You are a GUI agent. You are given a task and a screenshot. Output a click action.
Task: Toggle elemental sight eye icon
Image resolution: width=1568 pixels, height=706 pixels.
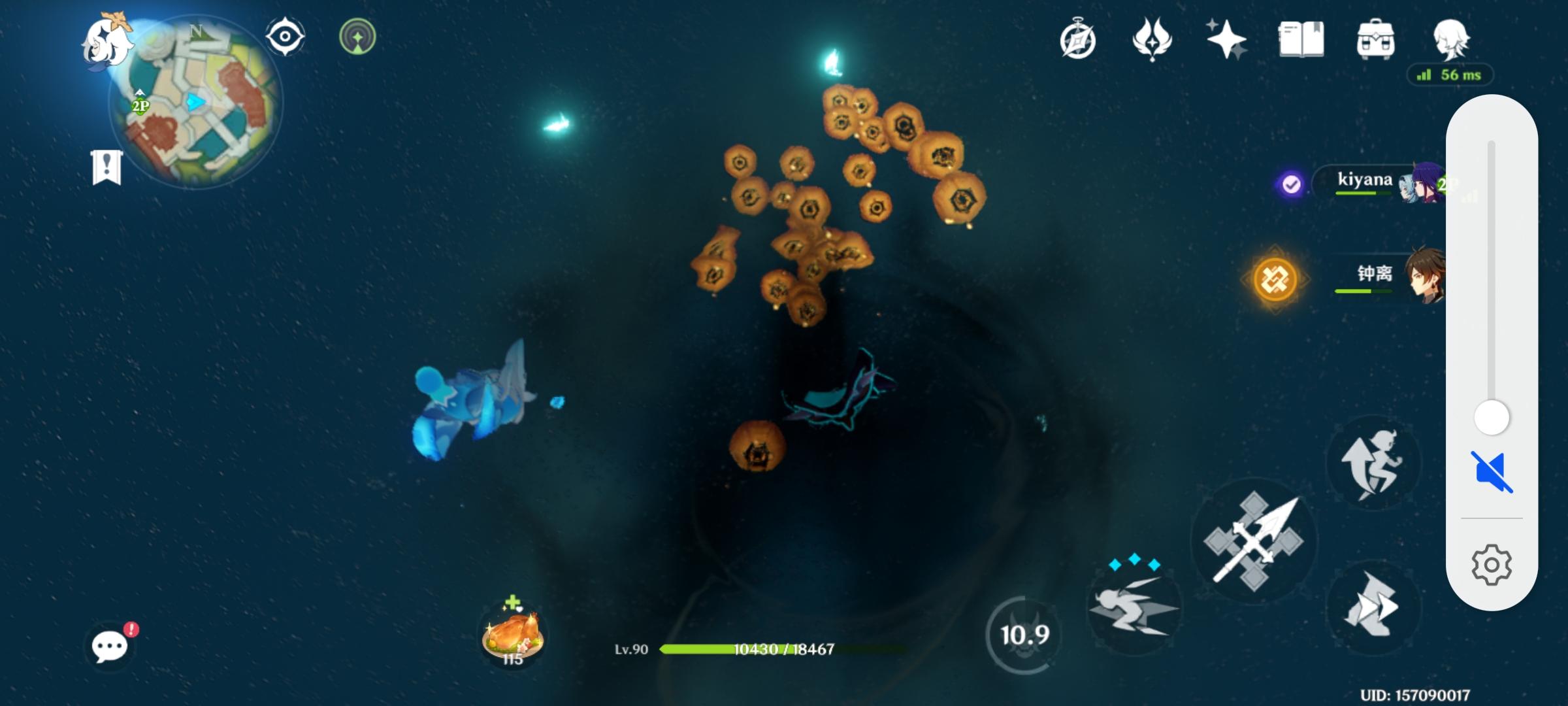[x=285, y=37]
